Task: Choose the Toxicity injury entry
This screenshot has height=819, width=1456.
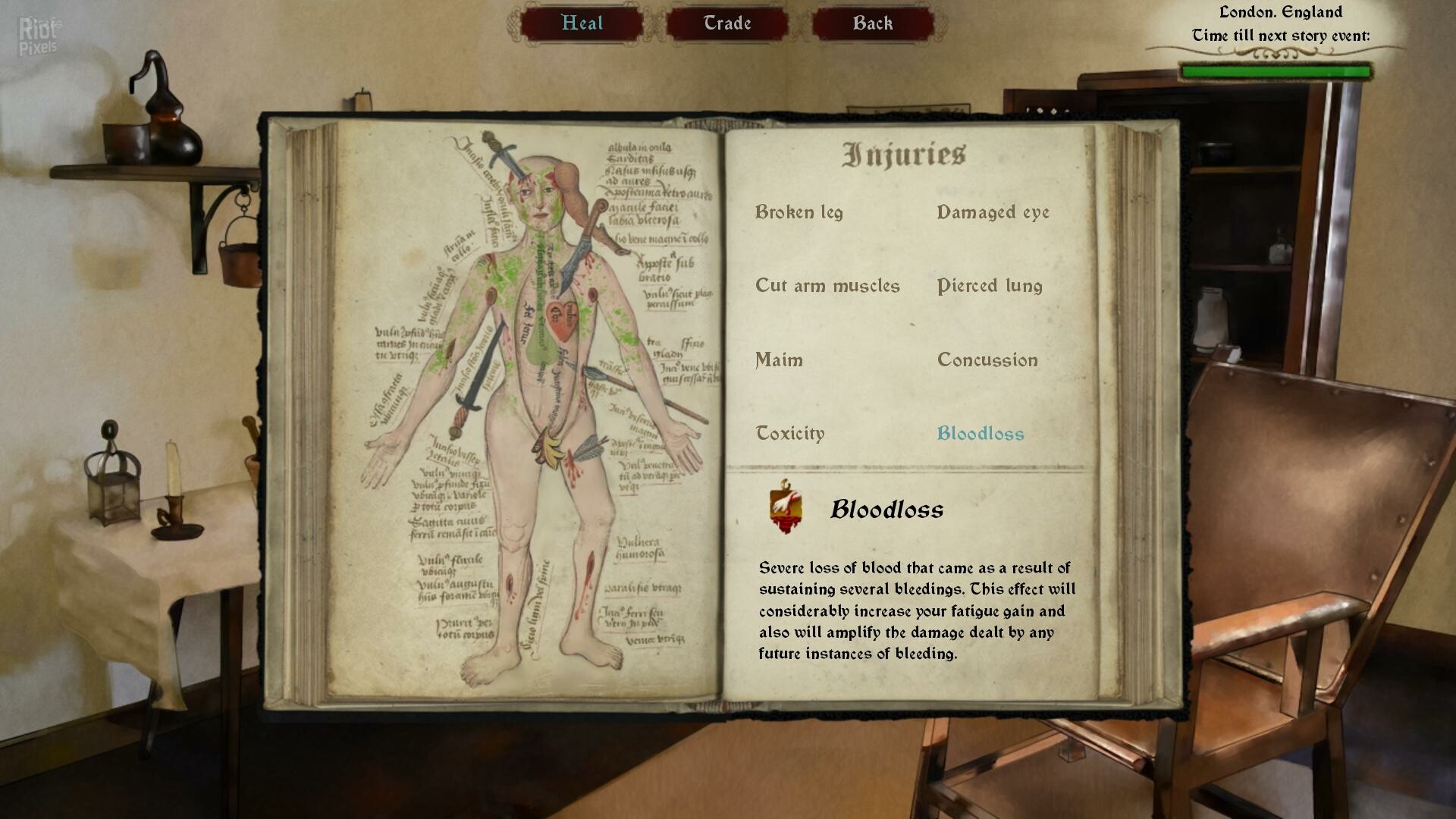Action: (789, 433)
